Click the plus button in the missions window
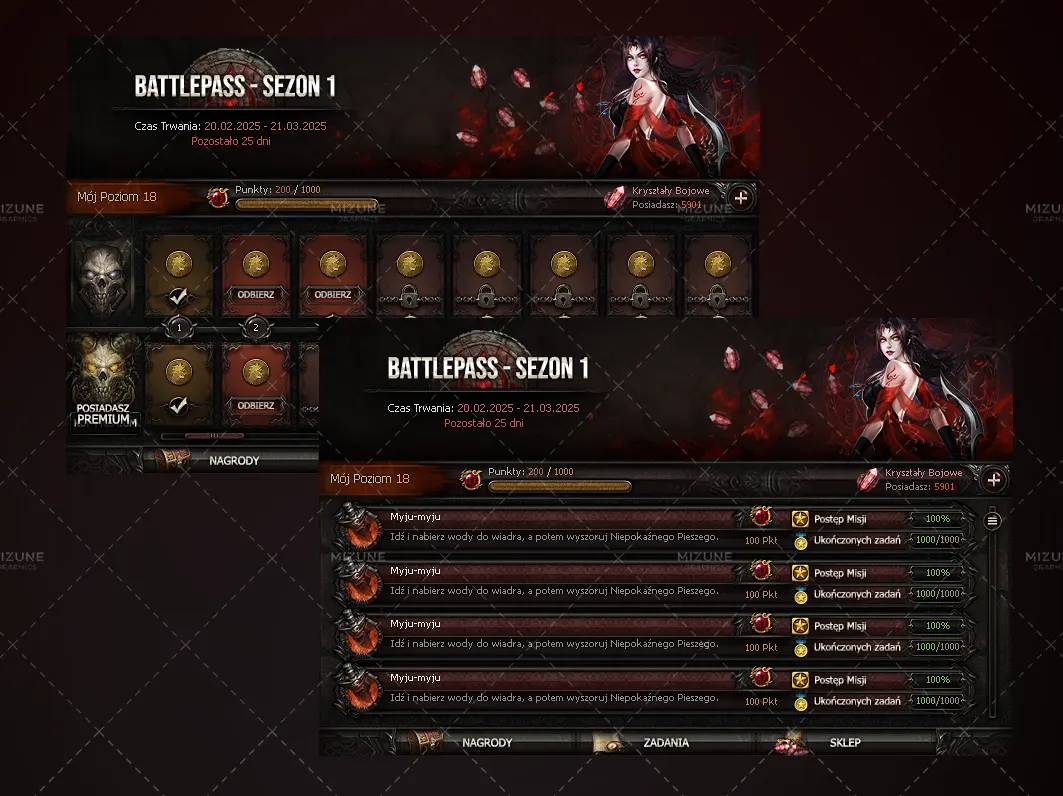The image size is (1063, 796). (x=994, y=480)
